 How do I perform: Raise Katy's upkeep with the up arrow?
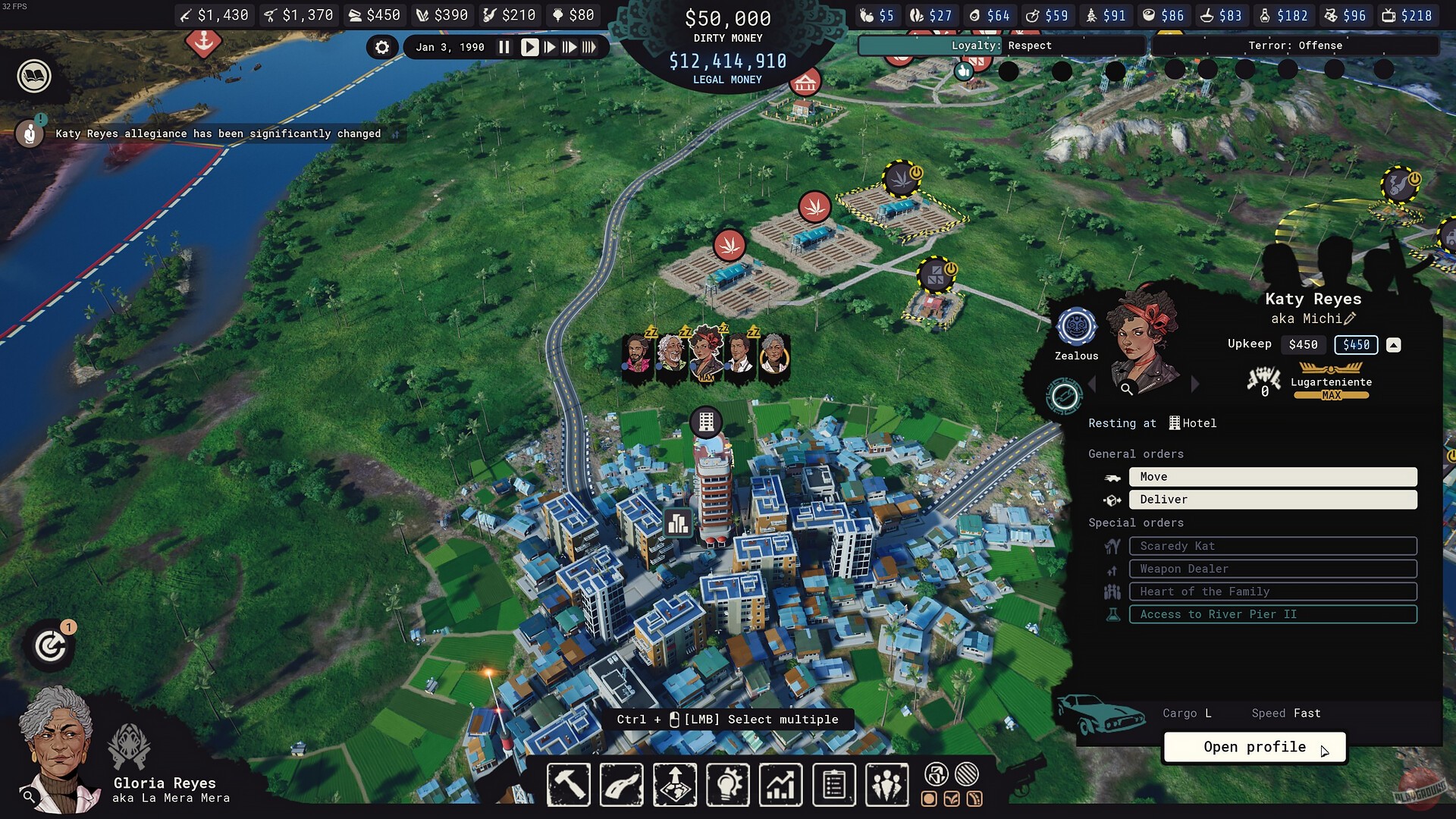pyautogui.click(x=1393, y=345)
